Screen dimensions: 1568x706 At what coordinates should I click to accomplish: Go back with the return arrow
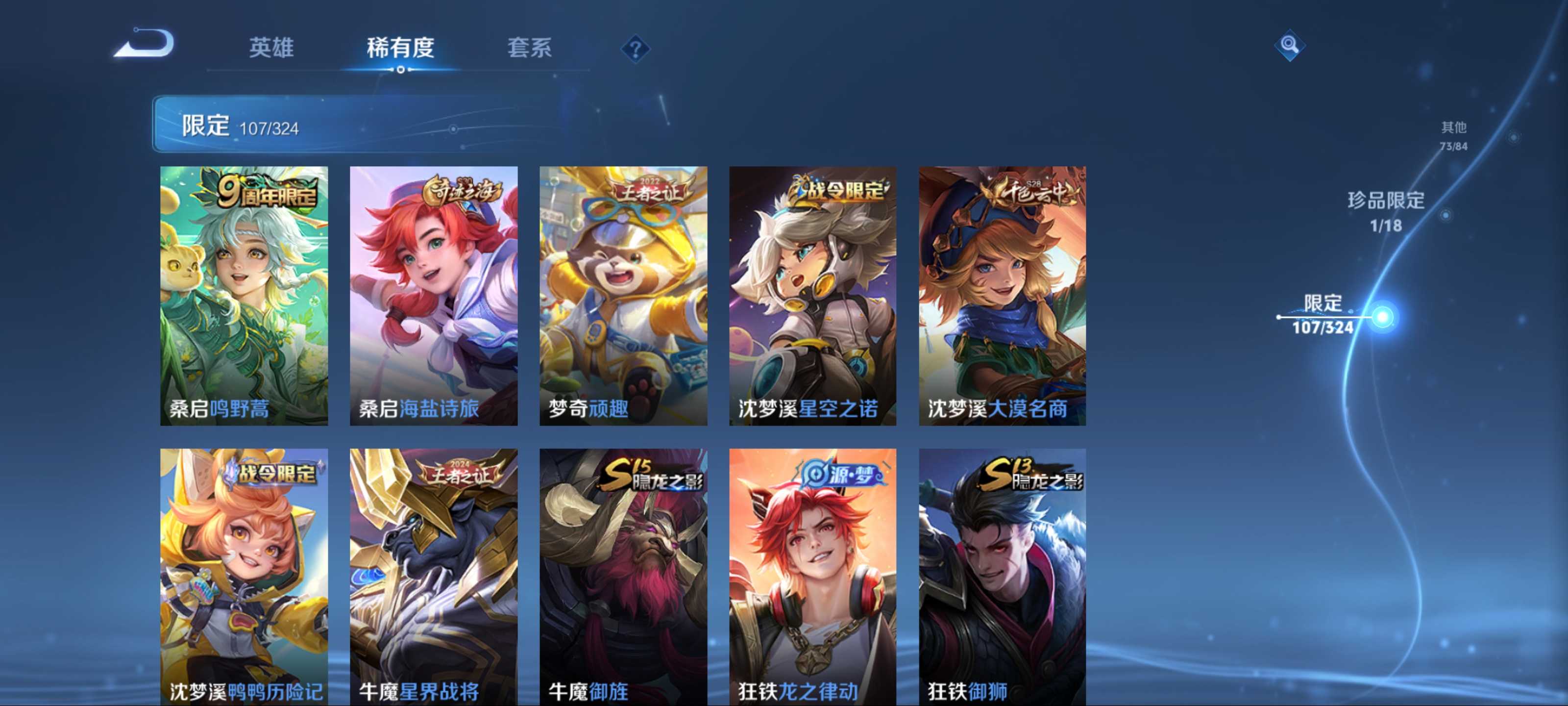pyautogui.click(x=145, y=45)
